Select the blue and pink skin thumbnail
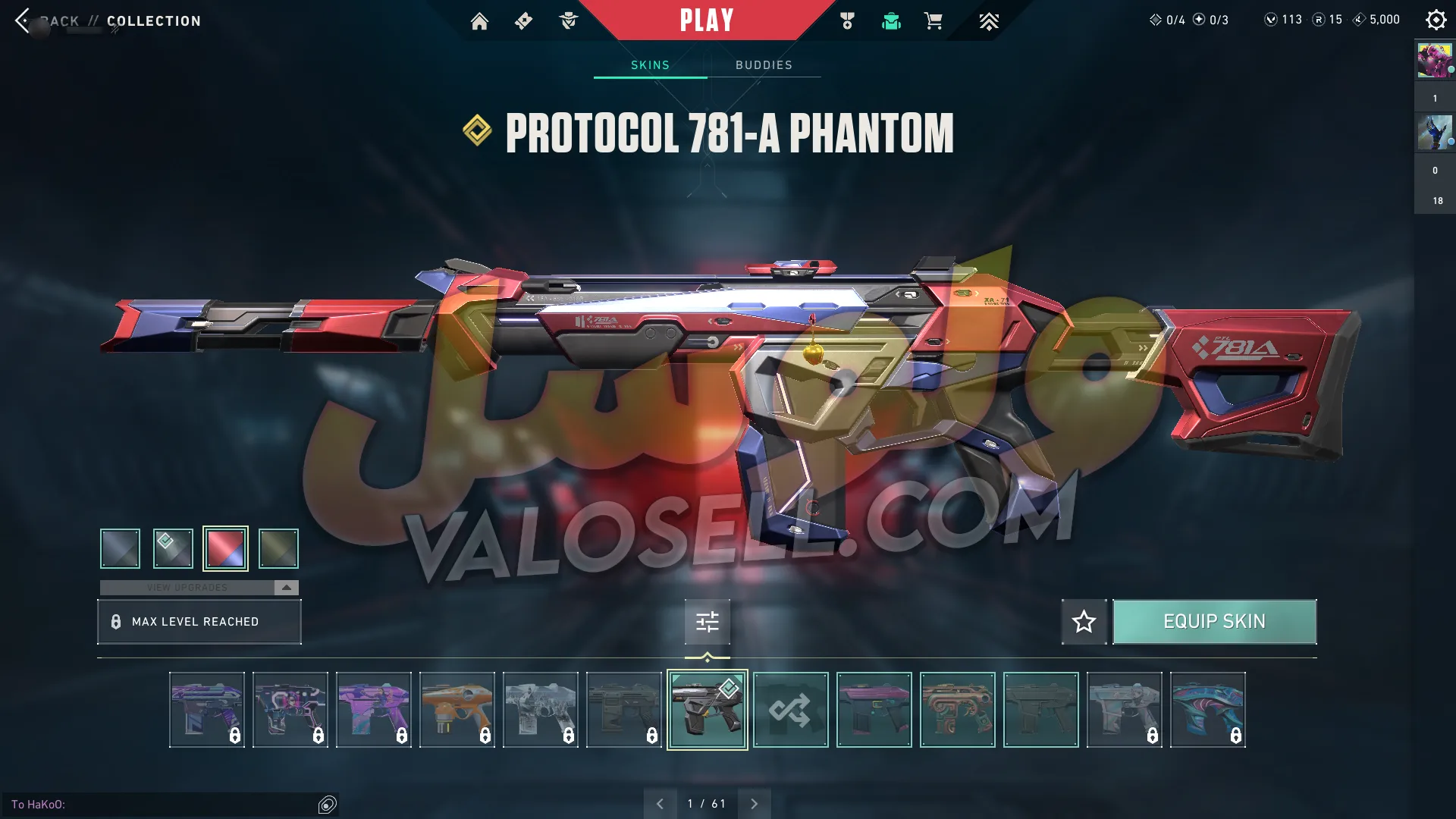This screenshot has height=819, width=1456. (x=1207, y=710)
